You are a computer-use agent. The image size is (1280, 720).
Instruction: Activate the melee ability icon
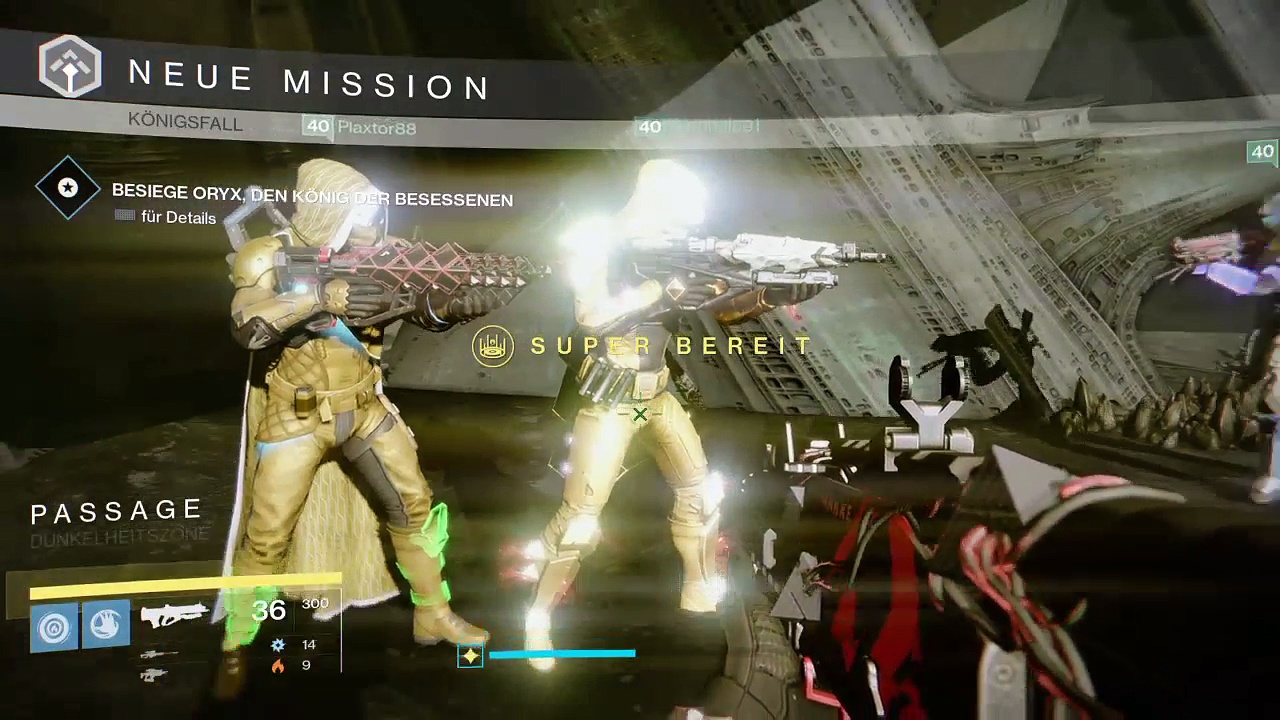106,625
